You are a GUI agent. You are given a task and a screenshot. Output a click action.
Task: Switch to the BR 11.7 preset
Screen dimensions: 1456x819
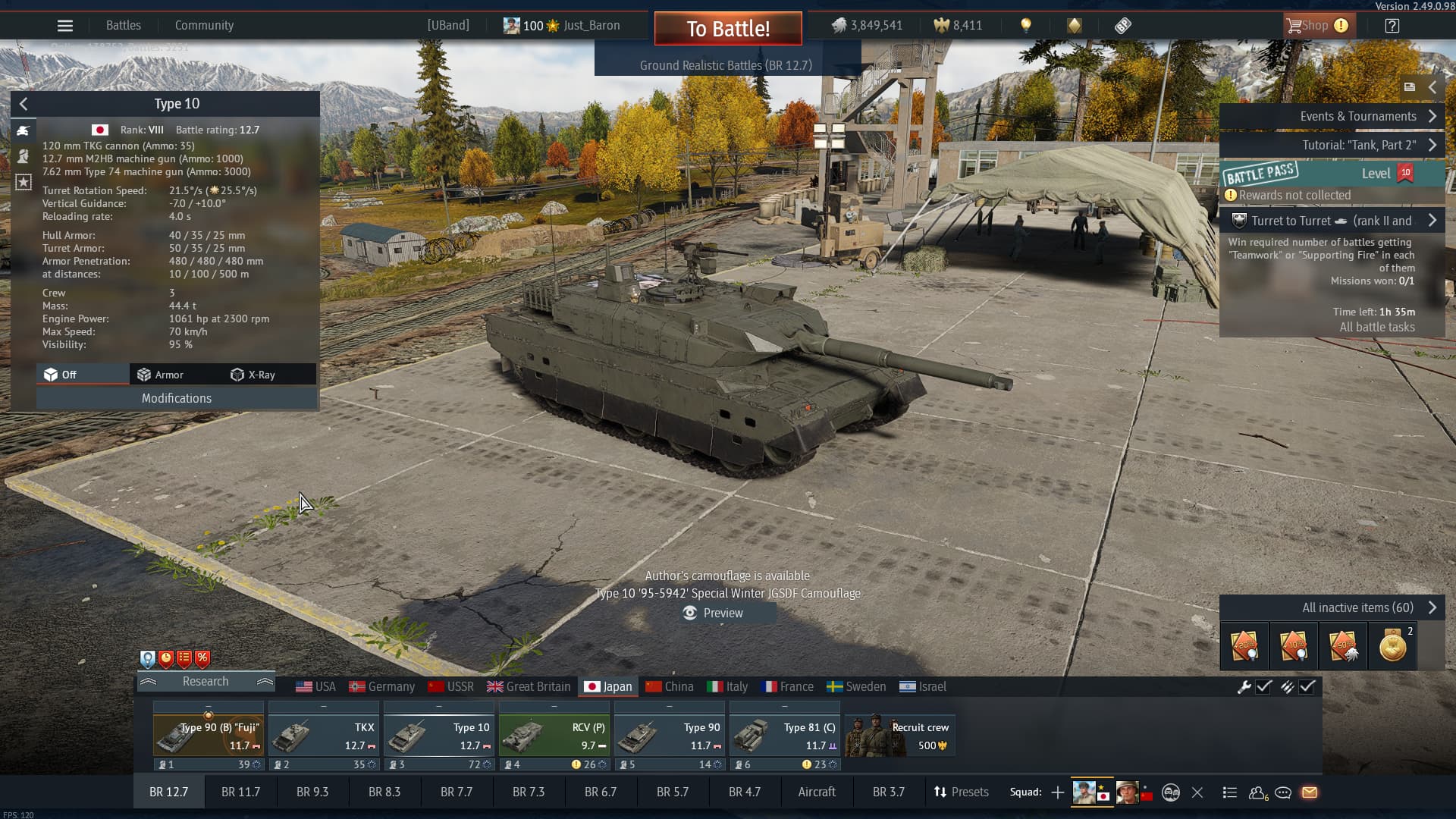[x=240, y=792]
